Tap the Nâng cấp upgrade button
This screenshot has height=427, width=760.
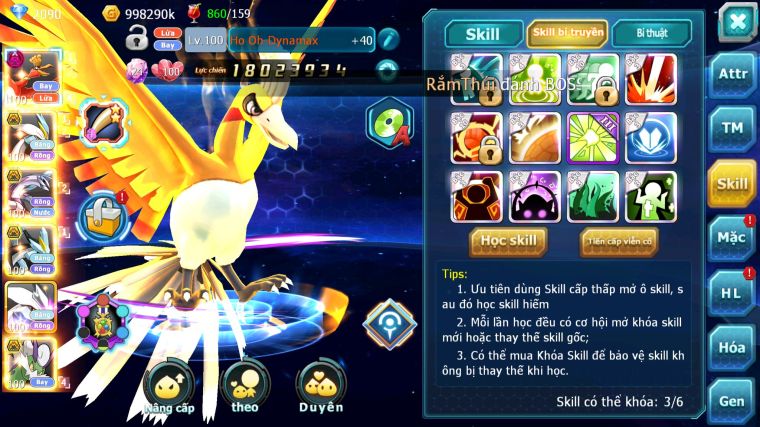pos(168,387)
